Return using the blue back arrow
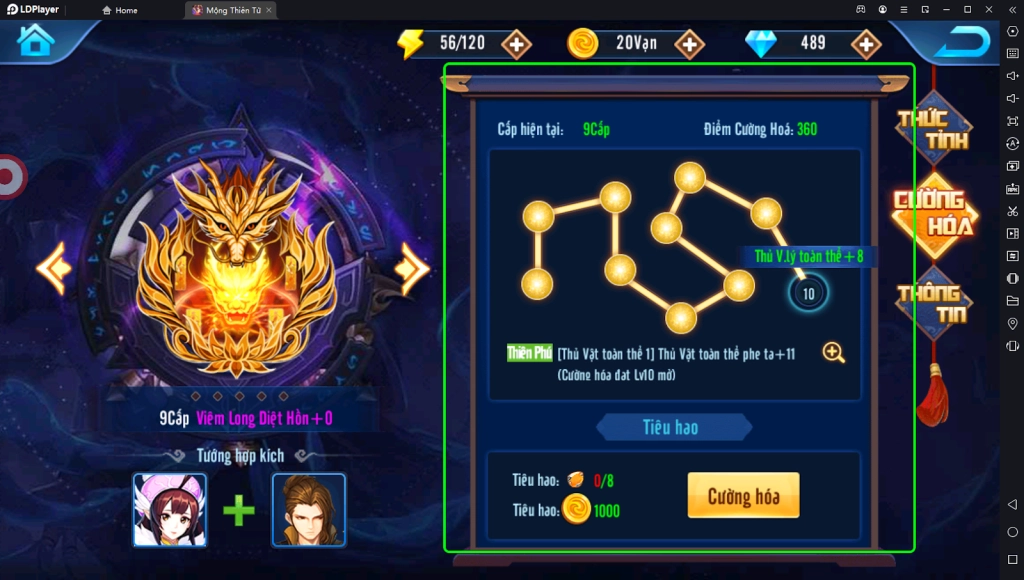This screenshot has width=1024, height=580. point(961,42)
